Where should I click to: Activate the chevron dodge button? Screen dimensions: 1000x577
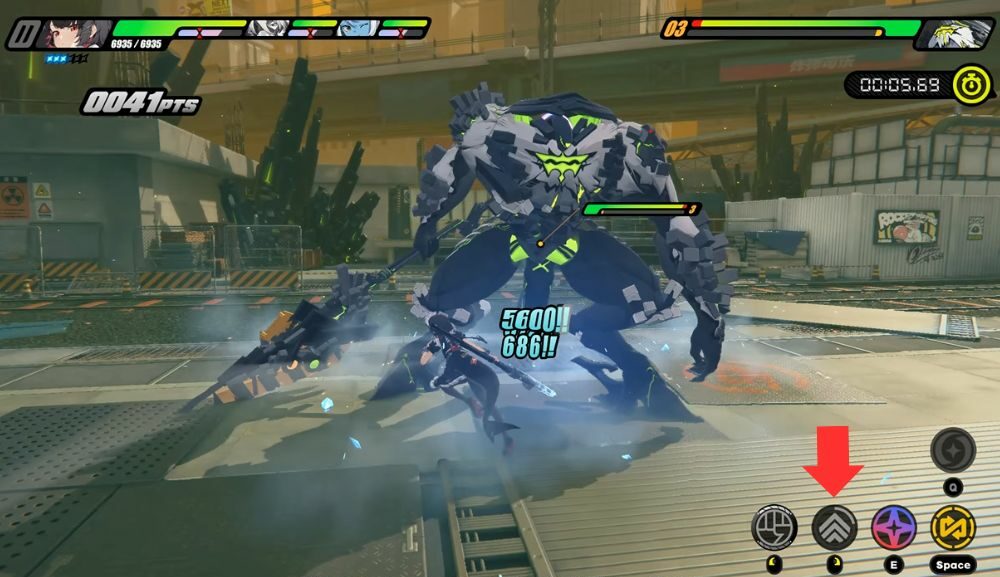pos(834,527)
